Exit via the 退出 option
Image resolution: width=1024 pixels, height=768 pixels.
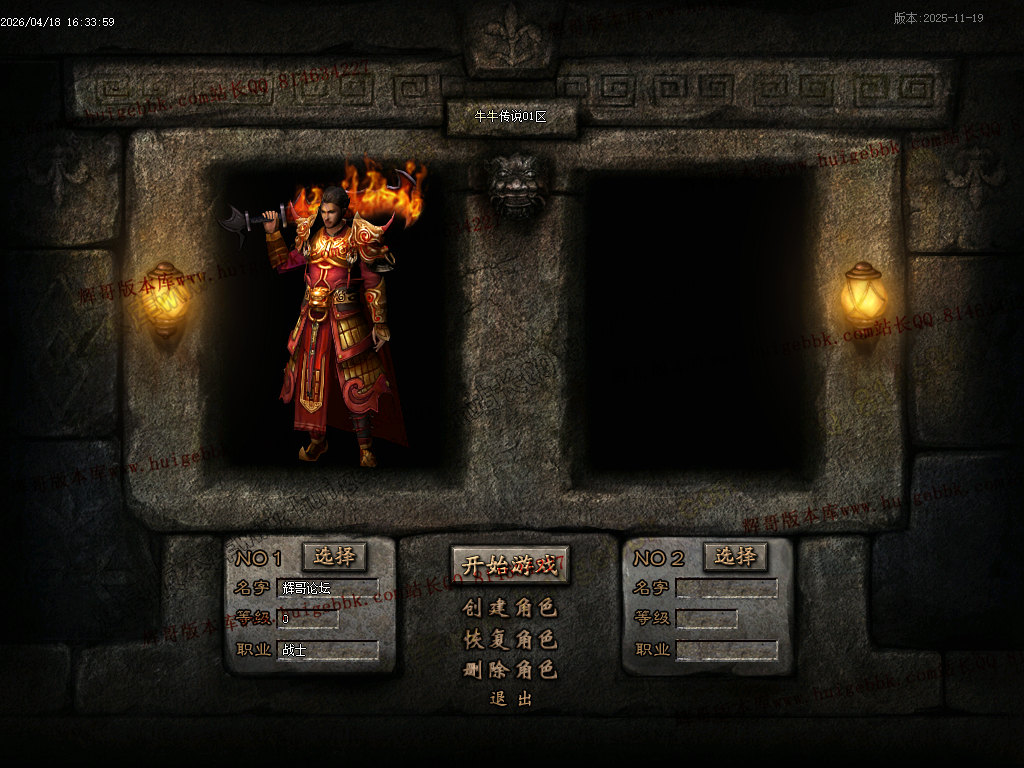(510, 699)
